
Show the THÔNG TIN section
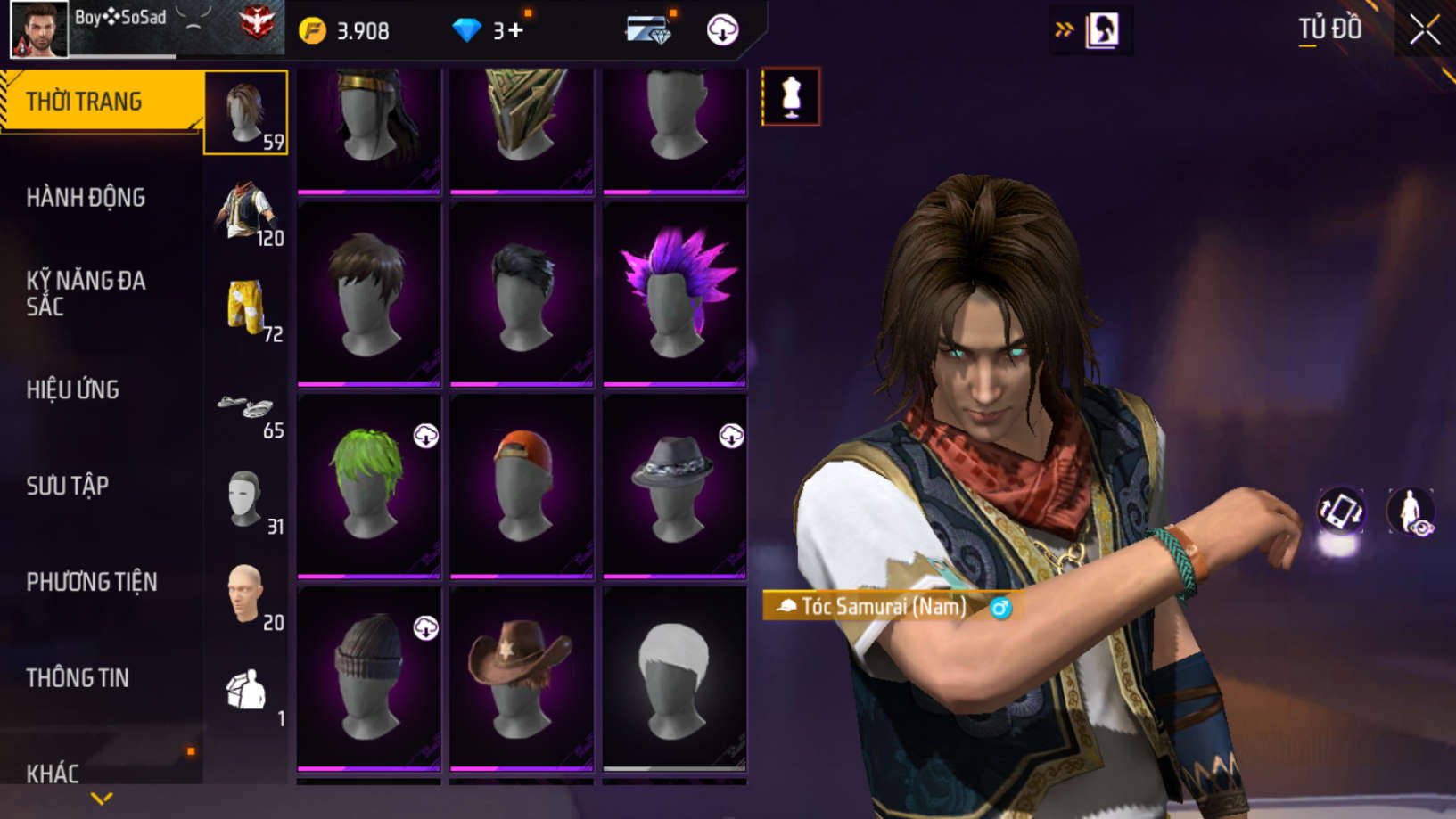78,678
